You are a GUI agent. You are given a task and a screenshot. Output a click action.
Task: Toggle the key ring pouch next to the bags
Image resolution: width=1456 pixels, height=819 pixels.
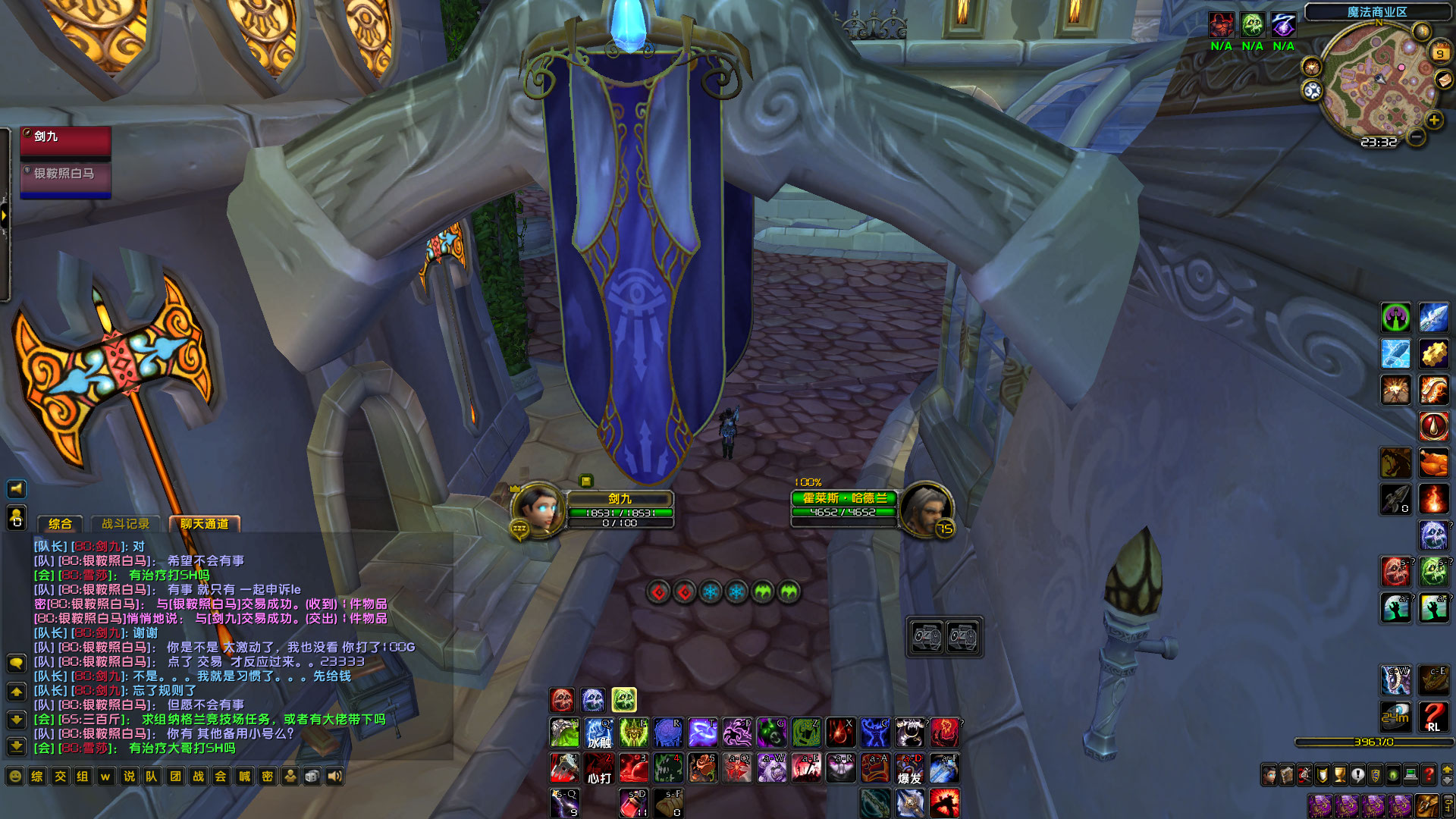(1449, 806)
